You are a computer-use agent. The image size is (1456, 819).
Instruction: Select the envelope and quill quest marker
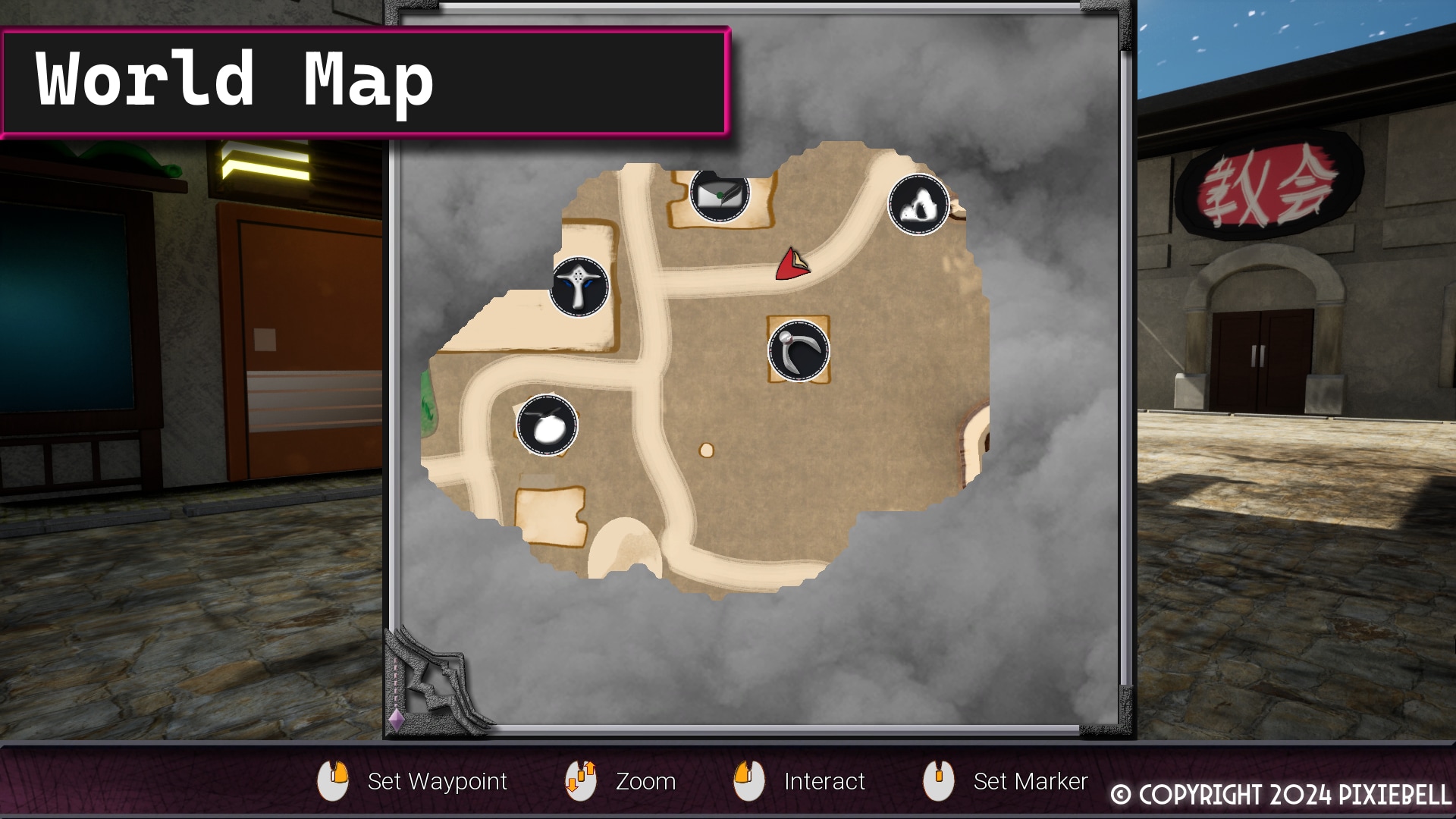[x=721, y=196]
